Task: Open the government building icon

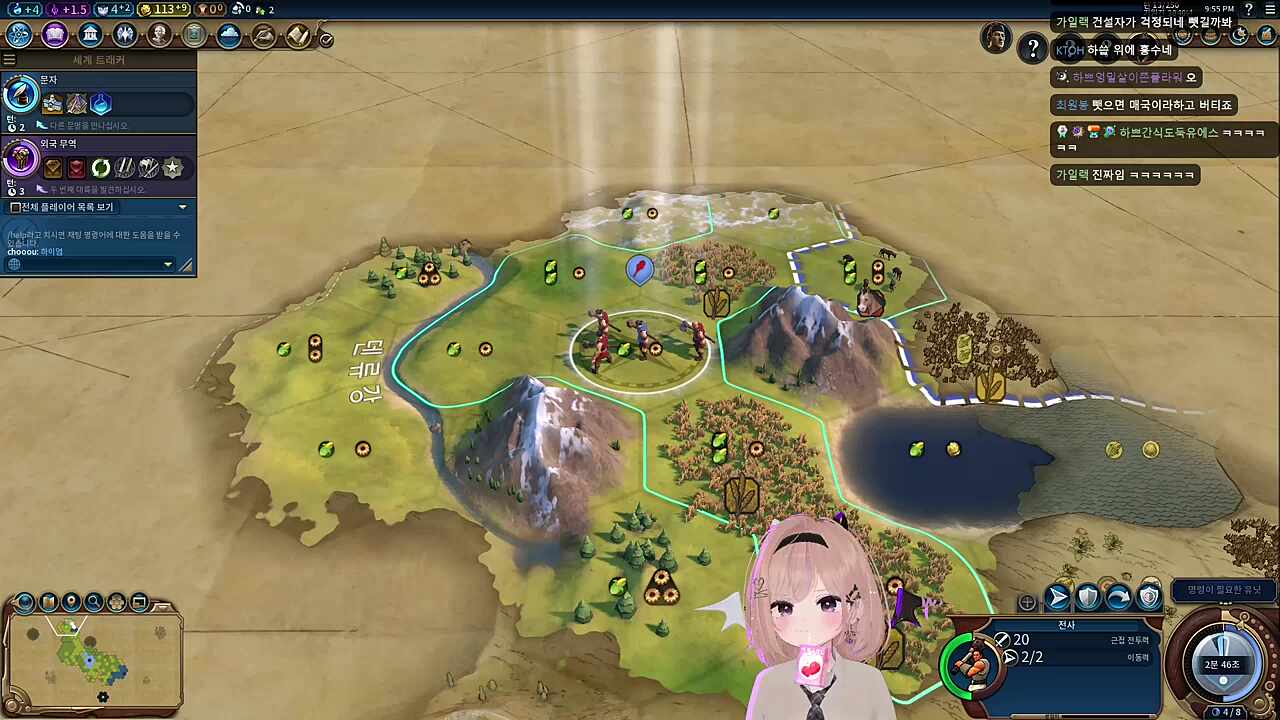Action: 90,35
